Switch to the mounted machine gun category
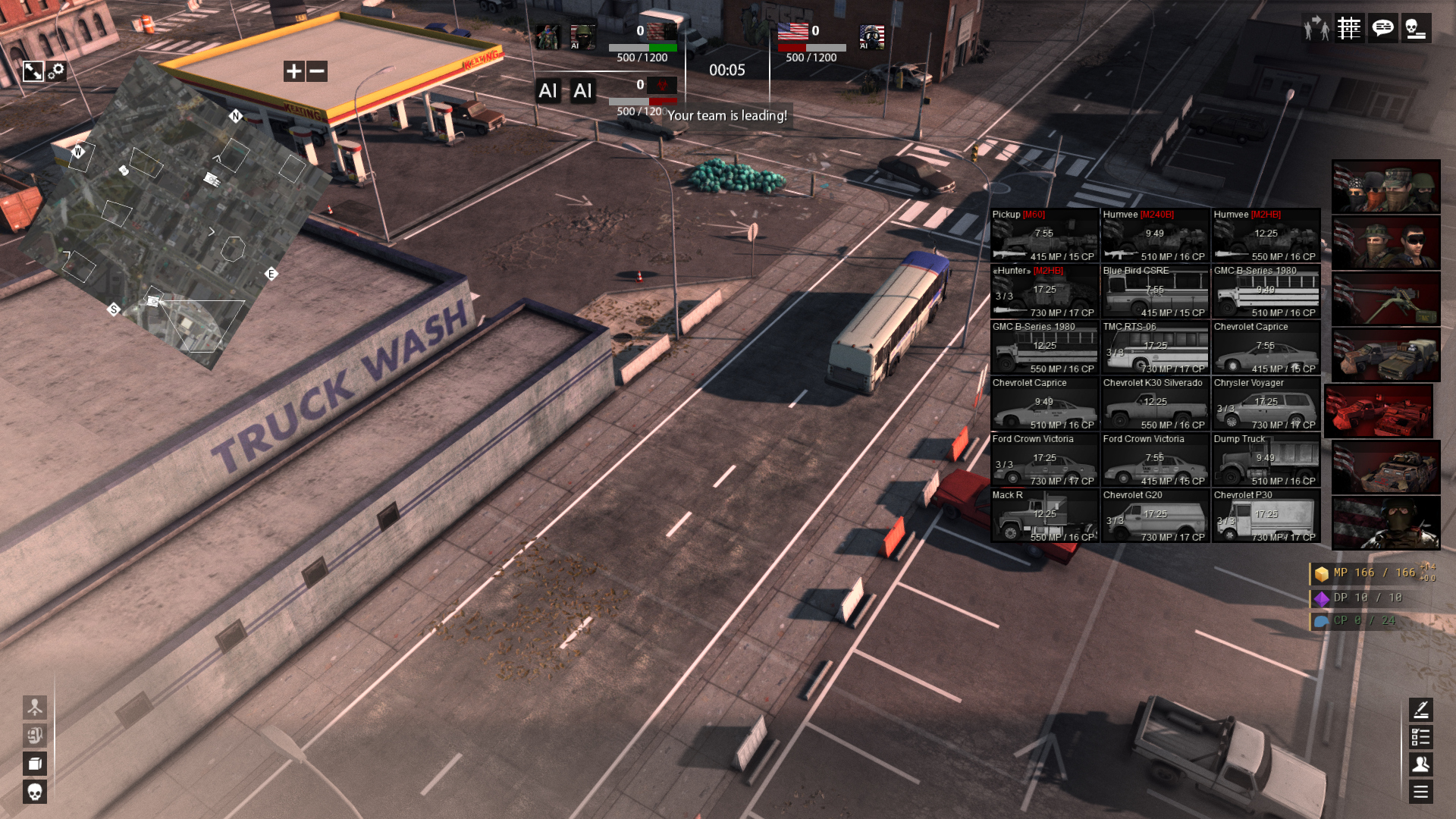1456x819 pixels. (x=1385, y=299)
